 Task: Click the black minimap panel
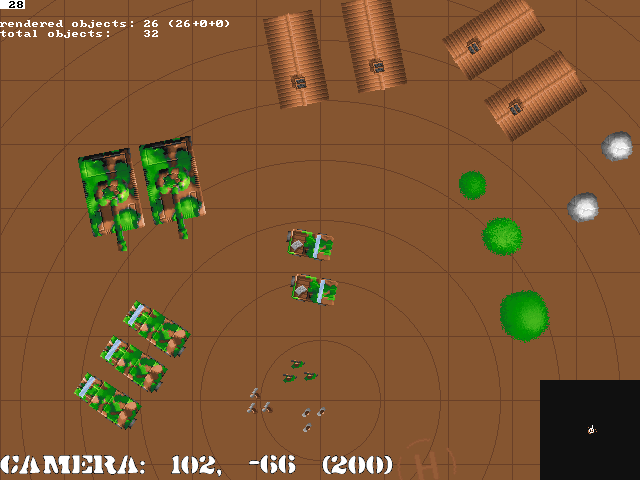pyautogui.click(x=590, y=430)
